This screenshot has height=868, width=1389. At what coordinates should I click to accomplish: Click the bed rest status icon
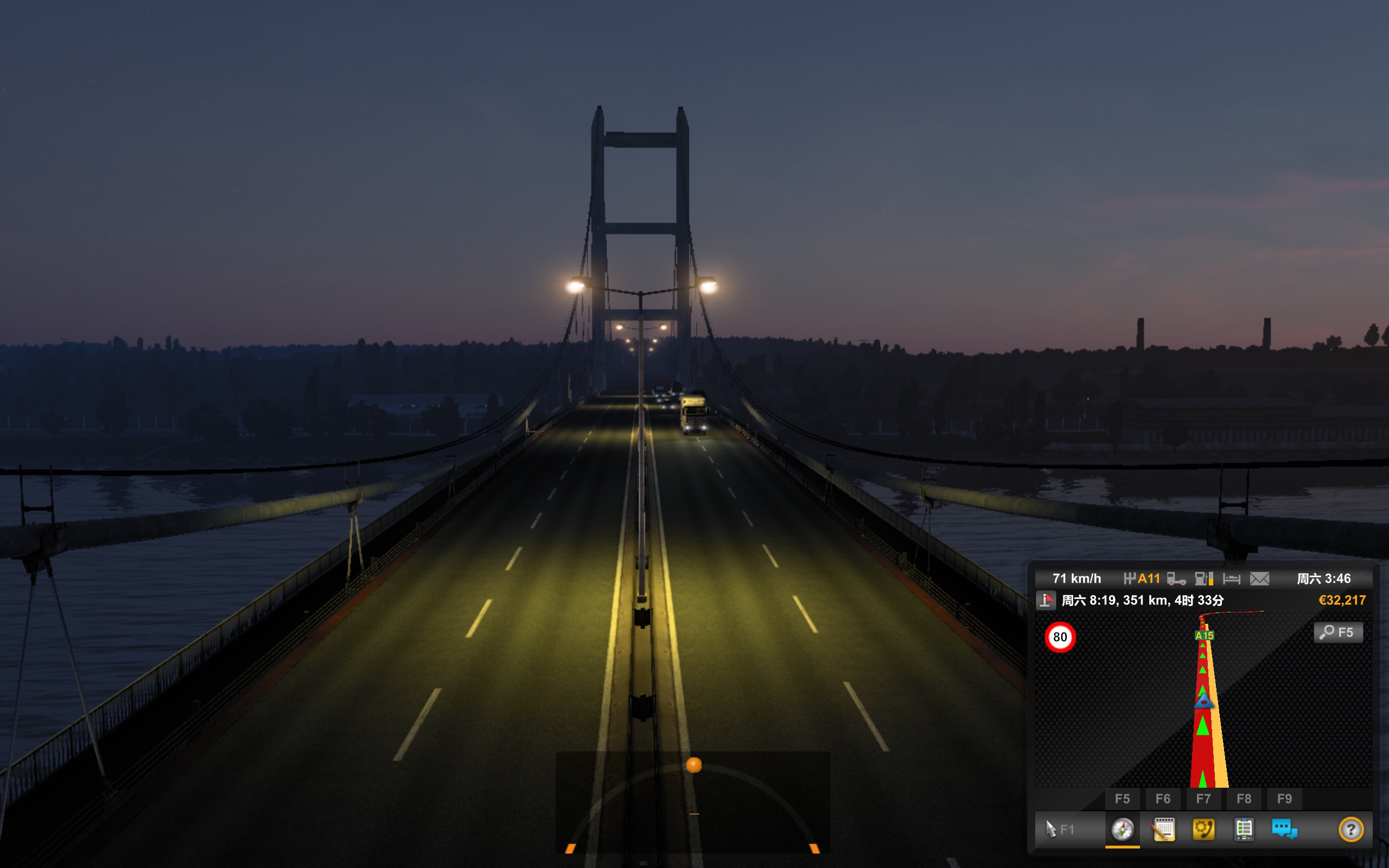pos(1232,579)
